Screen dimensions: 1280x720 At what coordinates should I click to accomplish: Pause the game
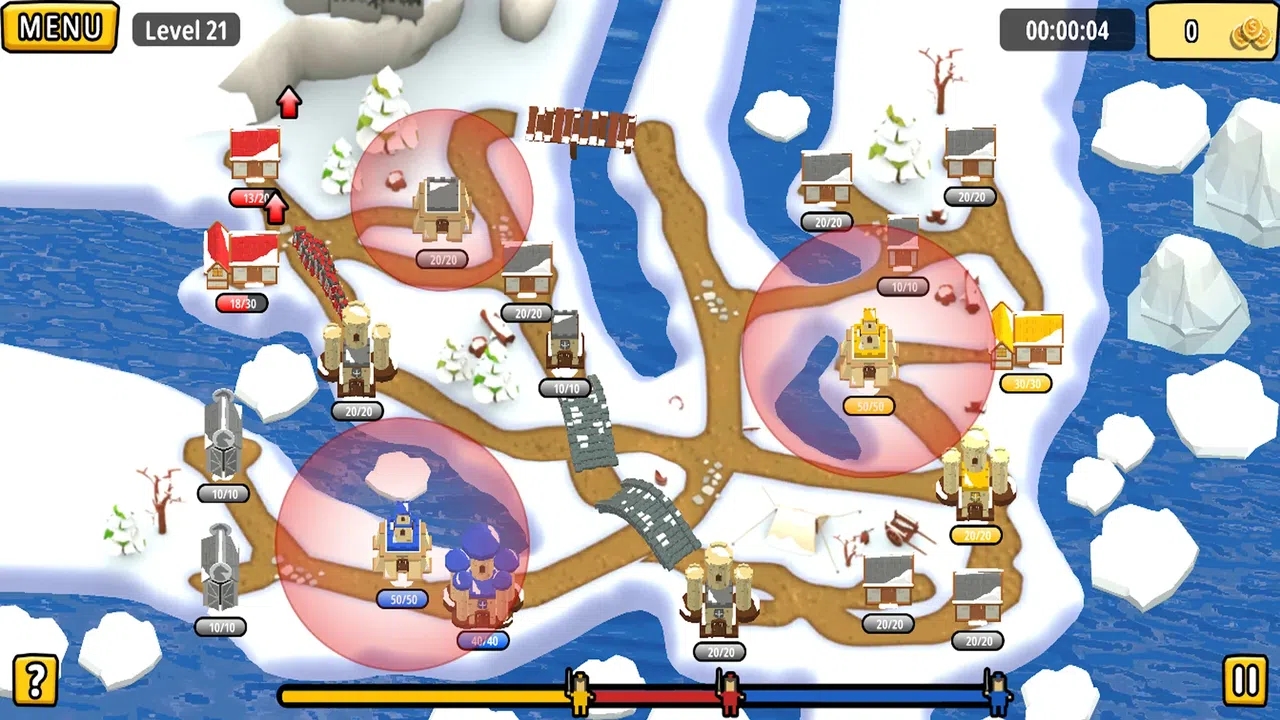pyautogui.click(x=1245, y=682)
